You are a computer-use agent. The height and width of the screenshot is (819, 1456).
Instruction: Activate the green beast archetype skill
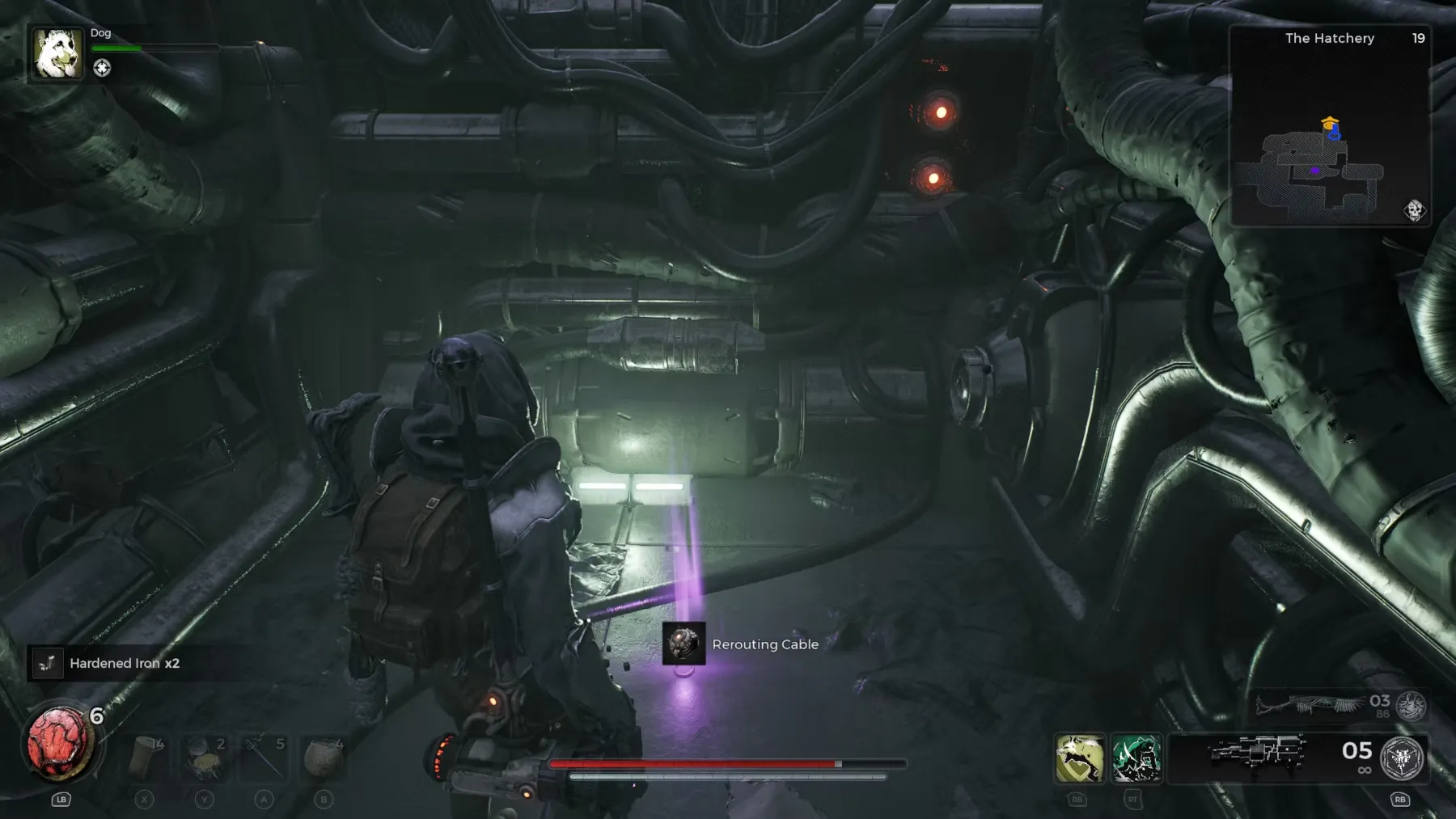(x=1136, y=758)
